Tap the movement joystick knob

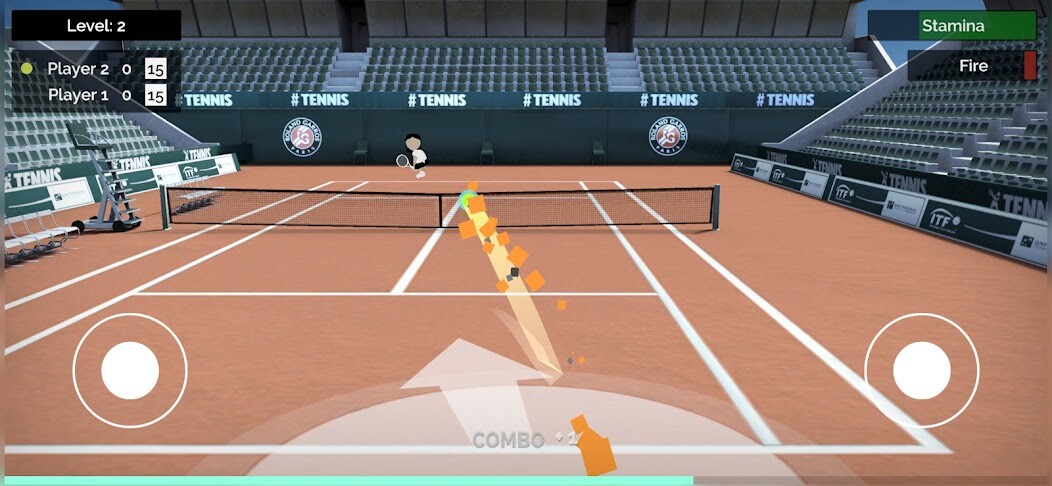pos(130,370)
